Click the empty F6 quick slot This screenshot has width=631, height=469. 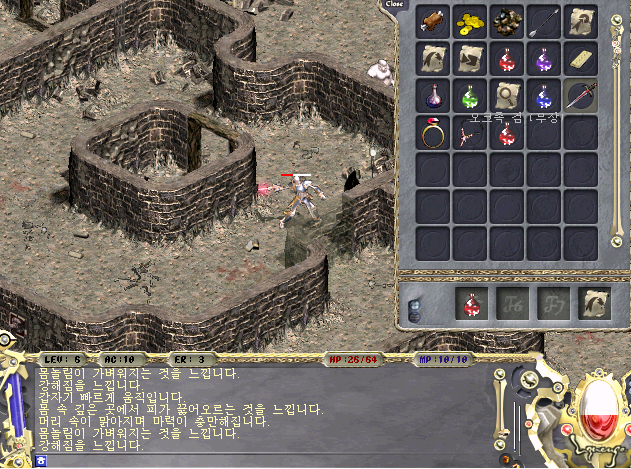click(x=508, y=302)
